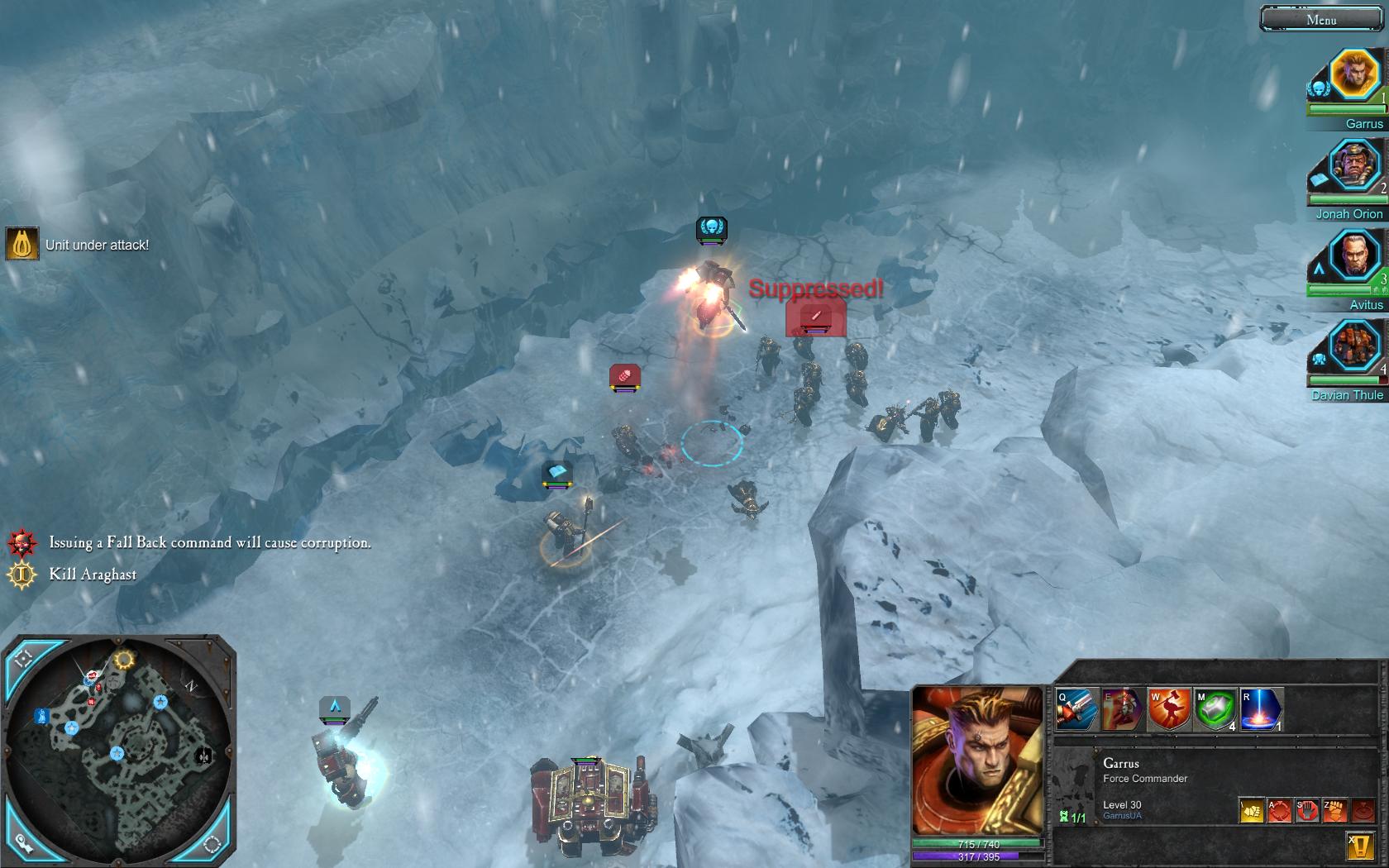Select Davian Thule's dreadnought portrait
Viewport: 1389px width, 868px height.
click(x=1354, y=347)
